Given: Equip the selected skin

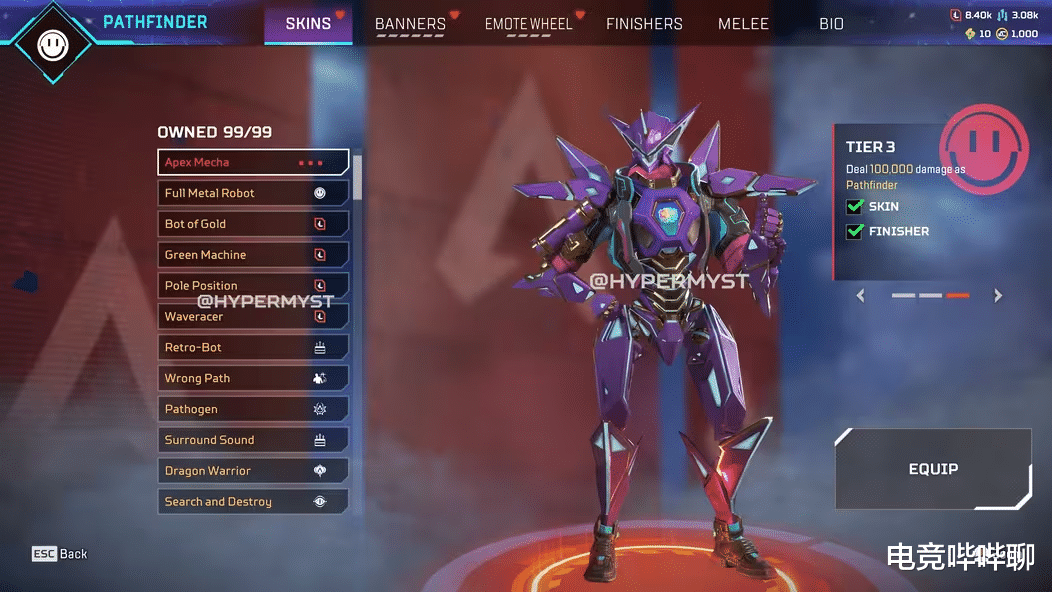Looking at the screenshot, I should pyautogui.click(x=933, y=469).
